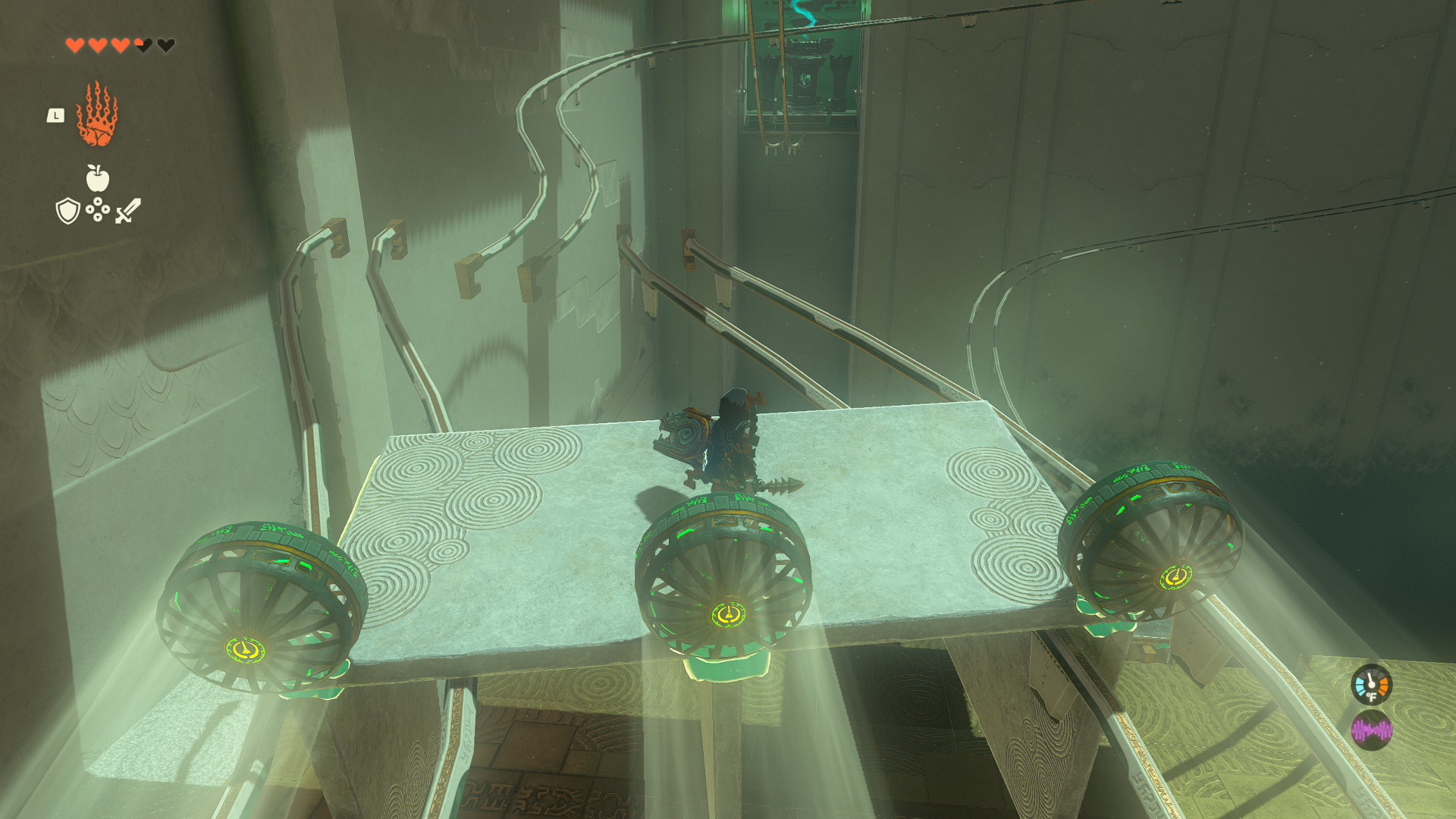This screenshot has height=819, width=1456.
Task: Activate the orange hand ability icon
Action: [97, 115]
